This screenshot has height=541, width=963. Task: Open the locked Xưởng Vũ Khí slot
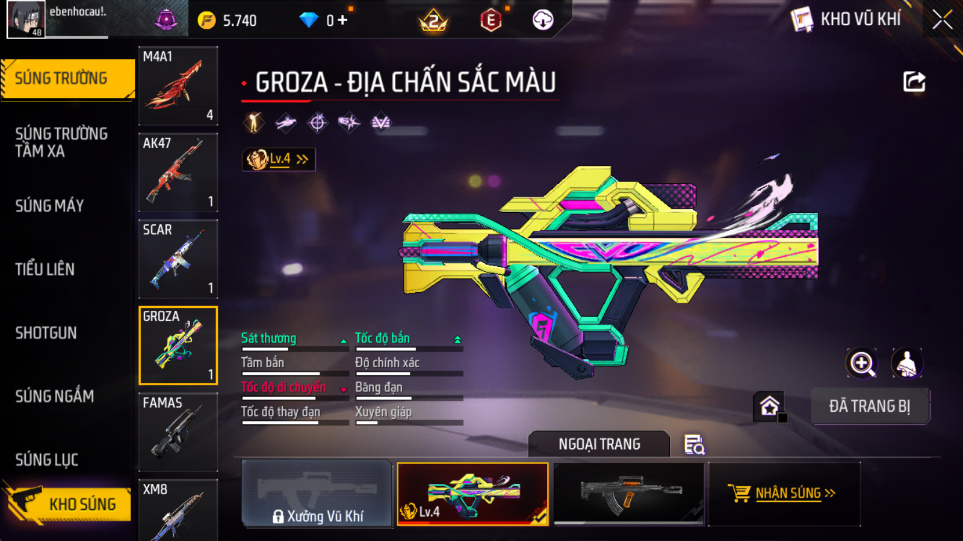pyautogui.click(x=316, y=493)
